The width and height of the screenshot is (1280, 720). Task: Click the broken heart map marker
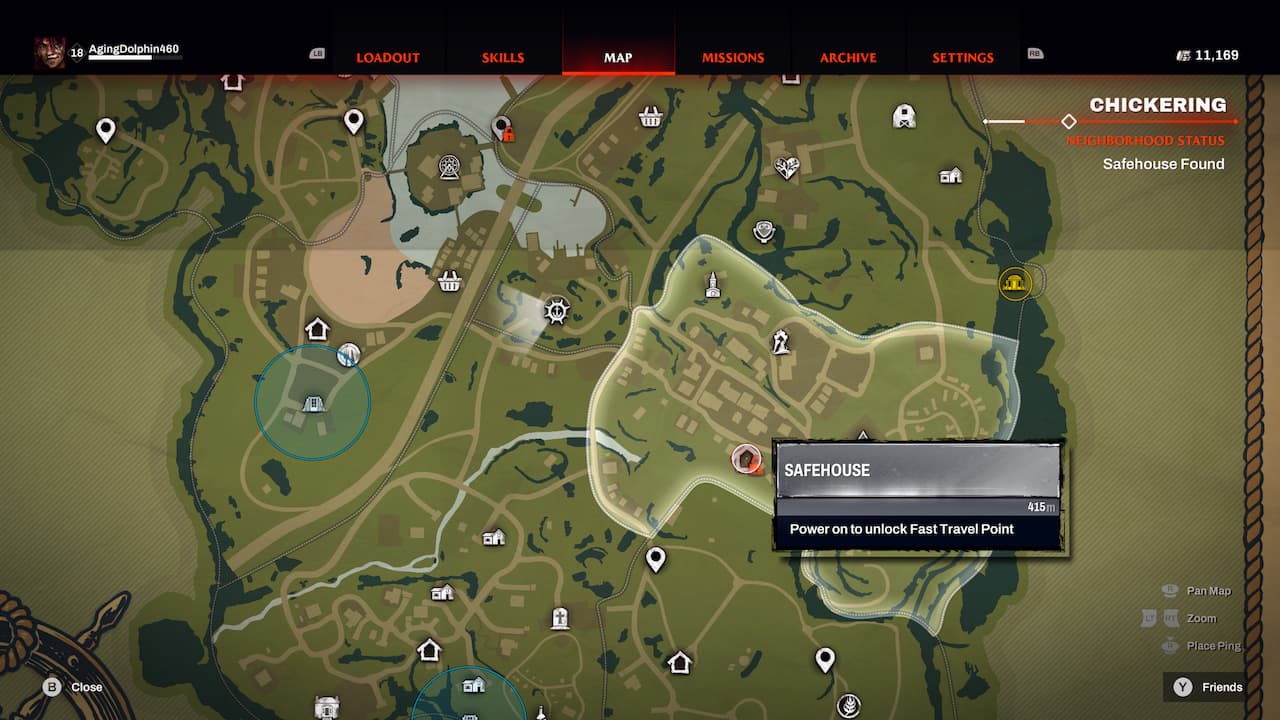(x=787, y=167)
